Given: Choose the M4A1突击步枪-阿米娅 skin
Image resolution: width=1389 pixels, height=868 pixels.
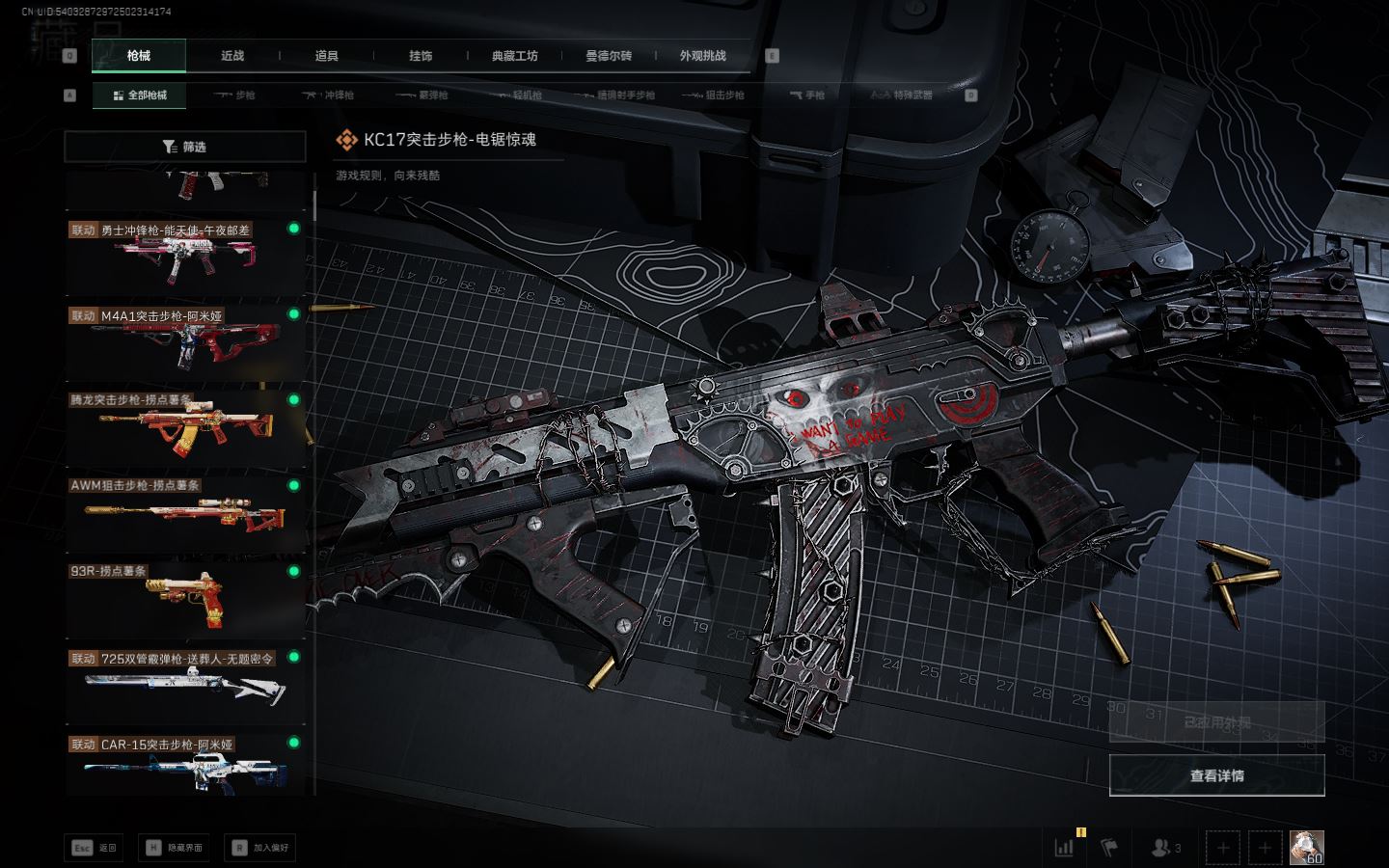Looking at the screenshot, I should (185, 341).
